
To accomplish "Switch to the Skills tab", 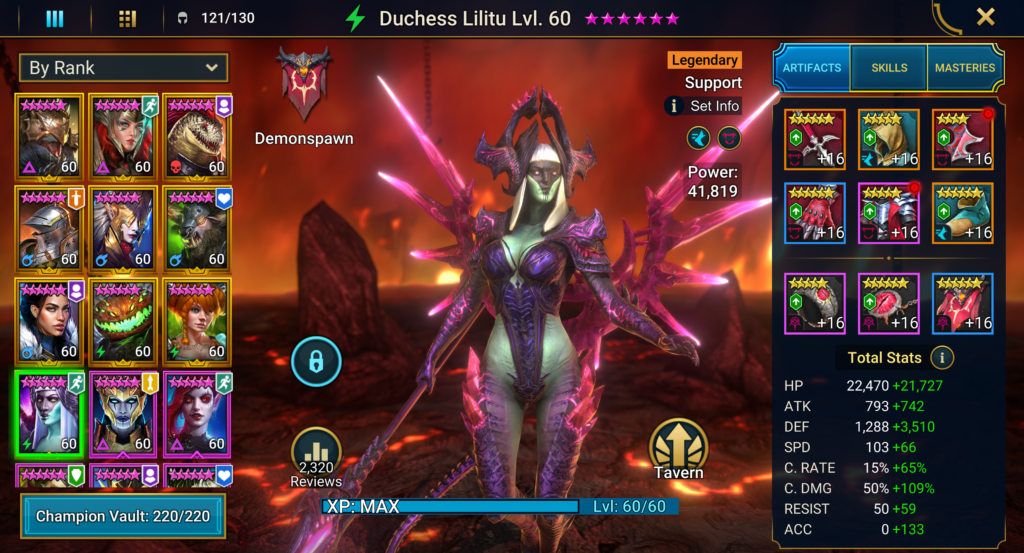I will click(889, 68).
